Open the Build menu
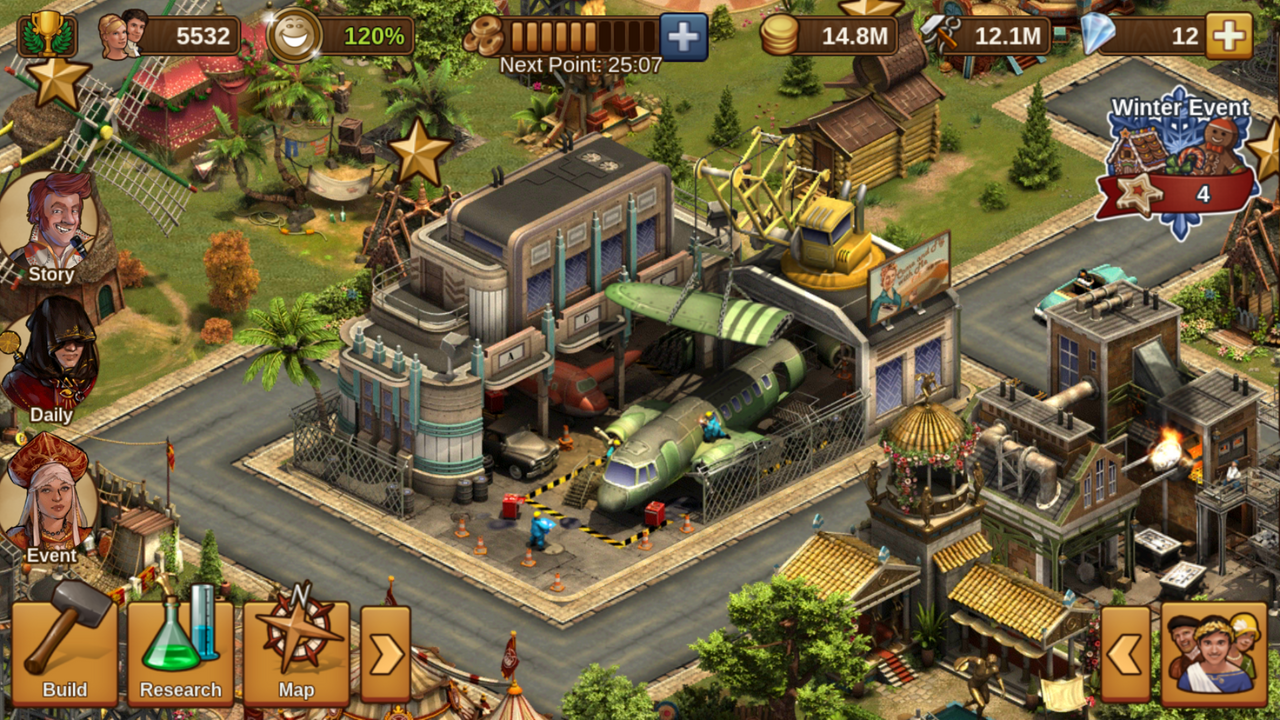This screenshot has height=720, width=1280. pos(65,651)
